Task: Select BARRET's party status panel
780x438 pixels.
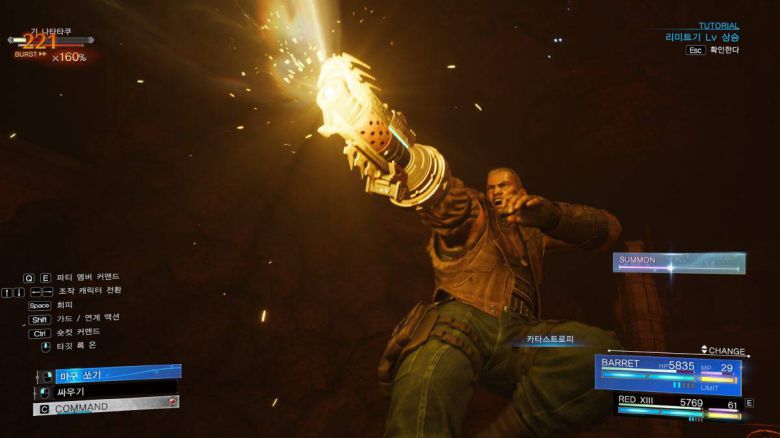Action: click(668, 372)
